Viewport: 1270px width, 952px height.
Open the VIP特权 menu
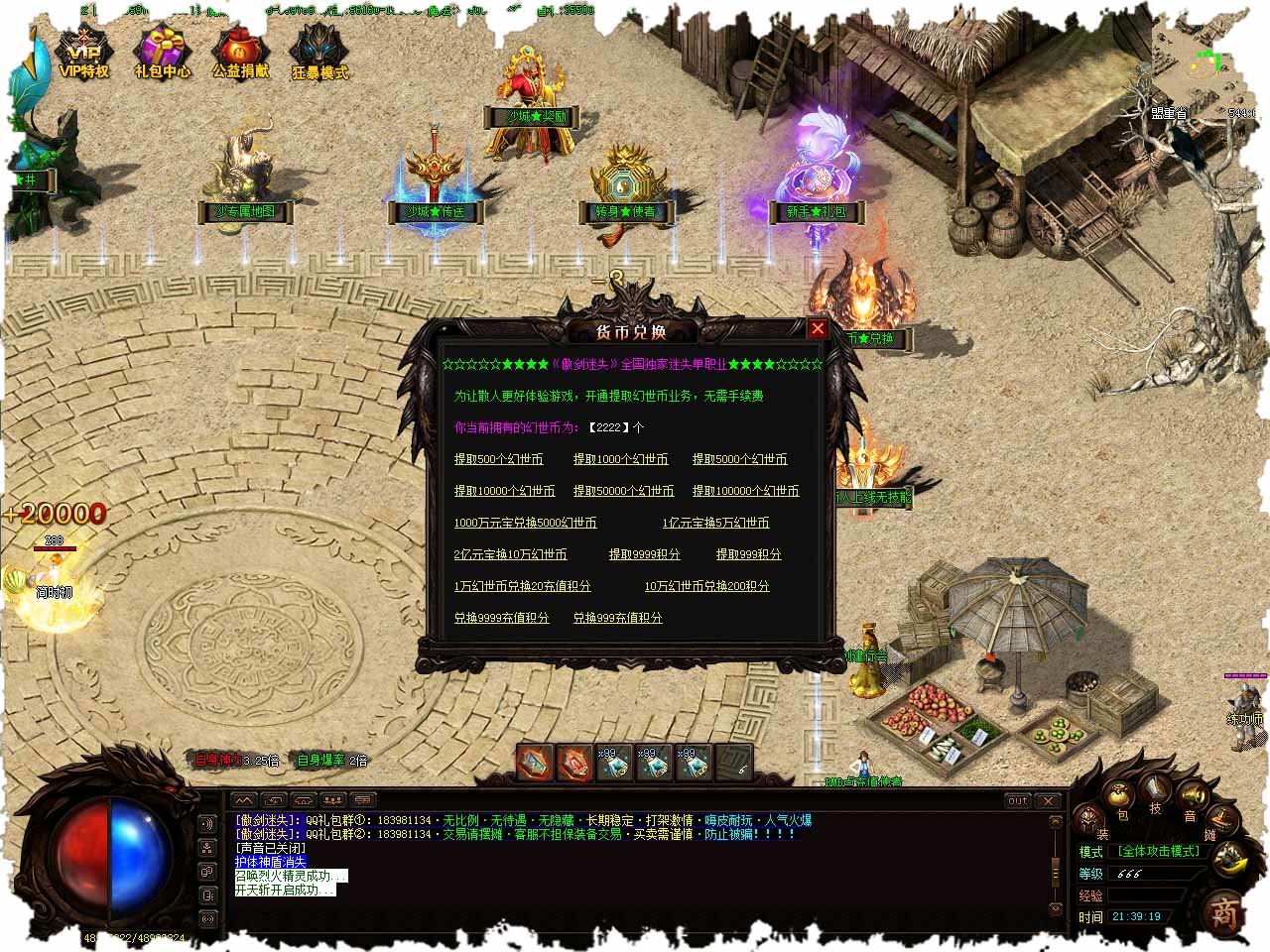[84, 55]
